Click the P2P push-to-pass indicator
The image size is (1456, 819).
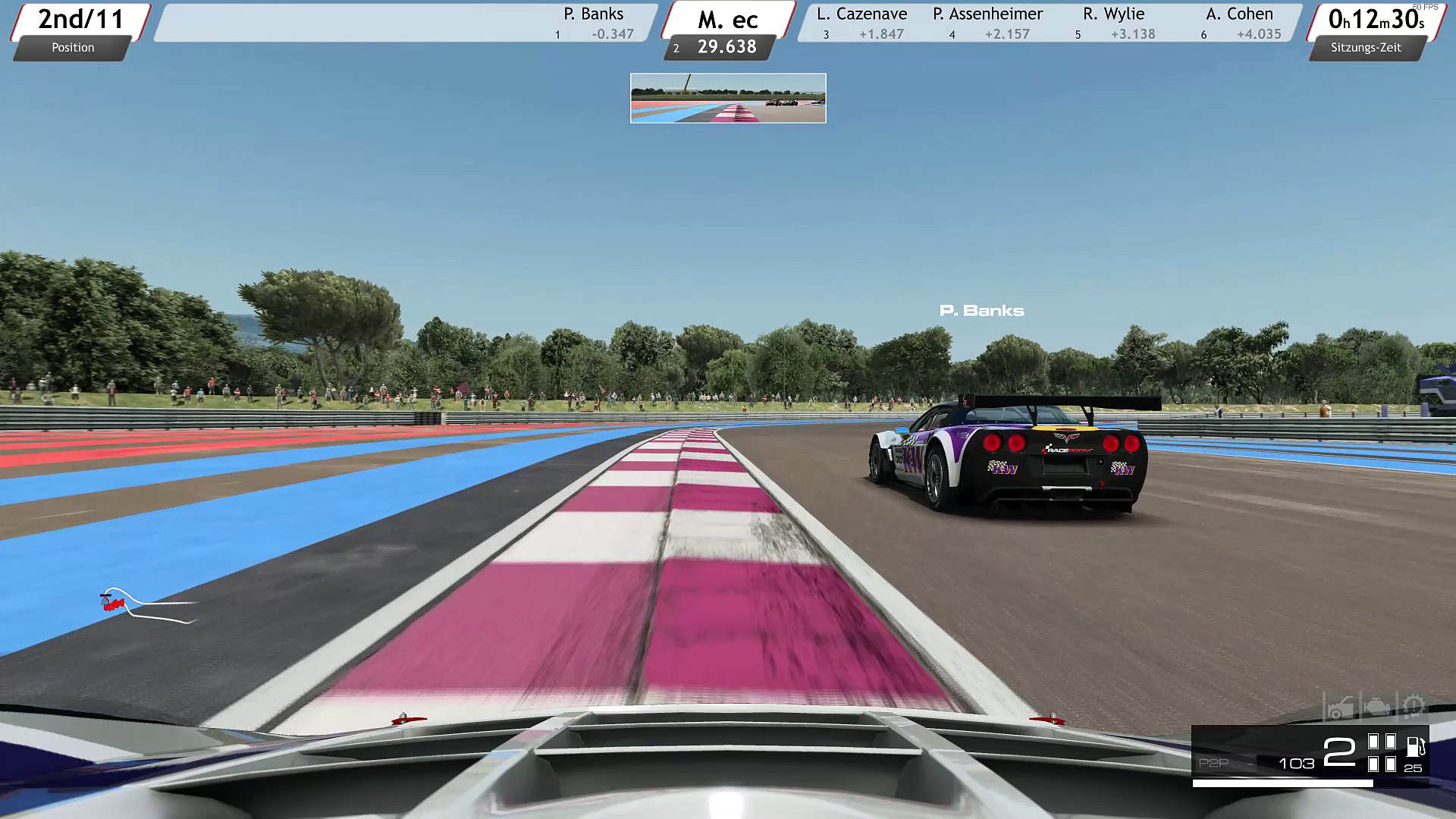[x=1214, y=763]
